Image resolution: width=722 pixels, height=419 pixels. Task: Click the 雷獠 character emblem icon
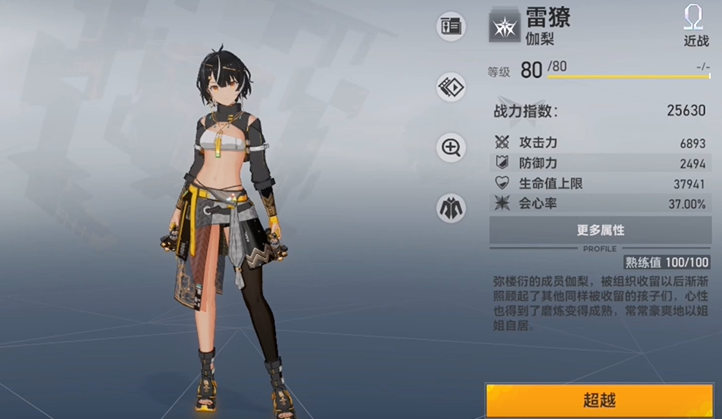[504, 26]
